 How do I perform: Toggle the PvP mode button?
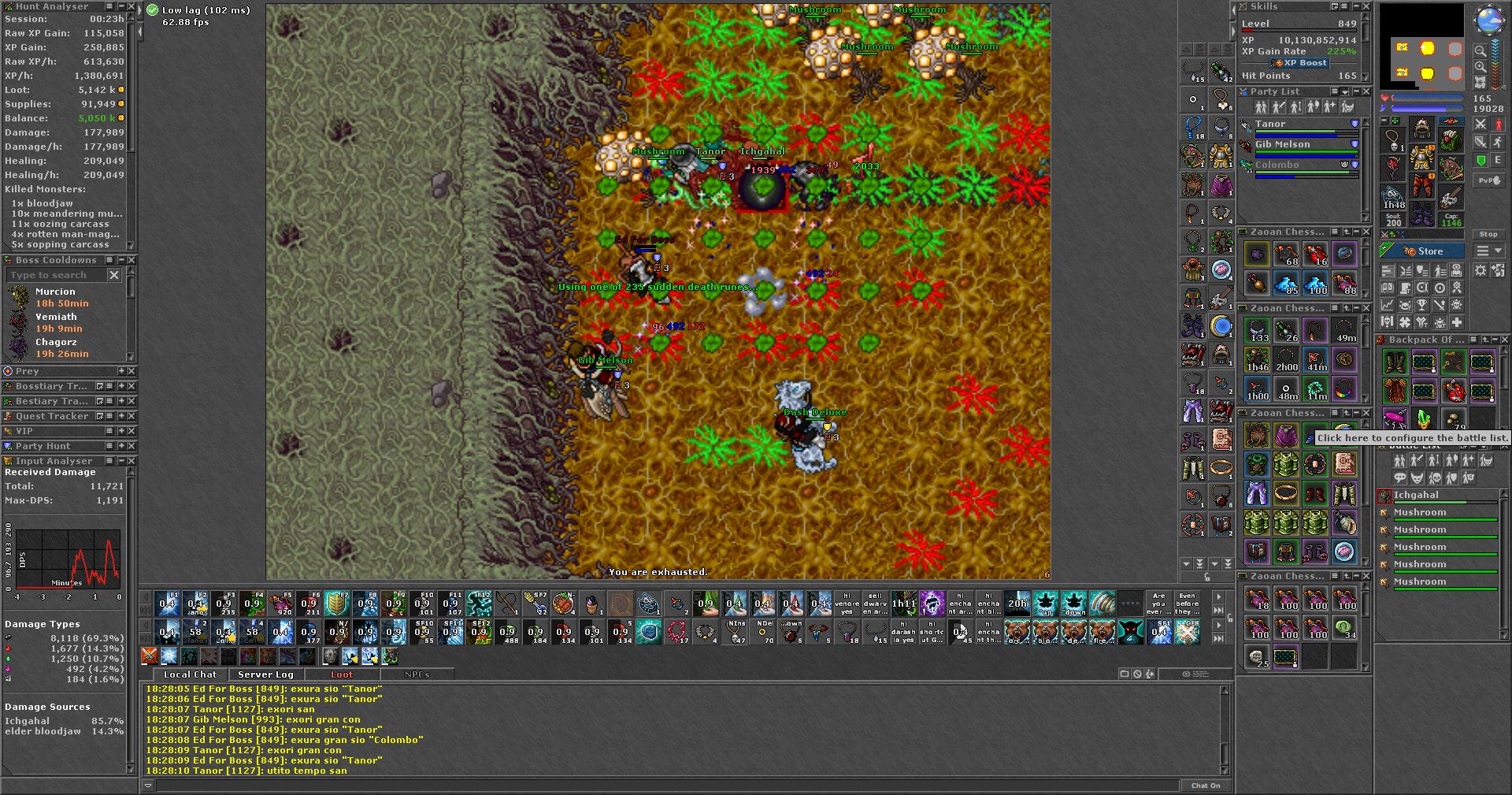(x=1488, y=180)
